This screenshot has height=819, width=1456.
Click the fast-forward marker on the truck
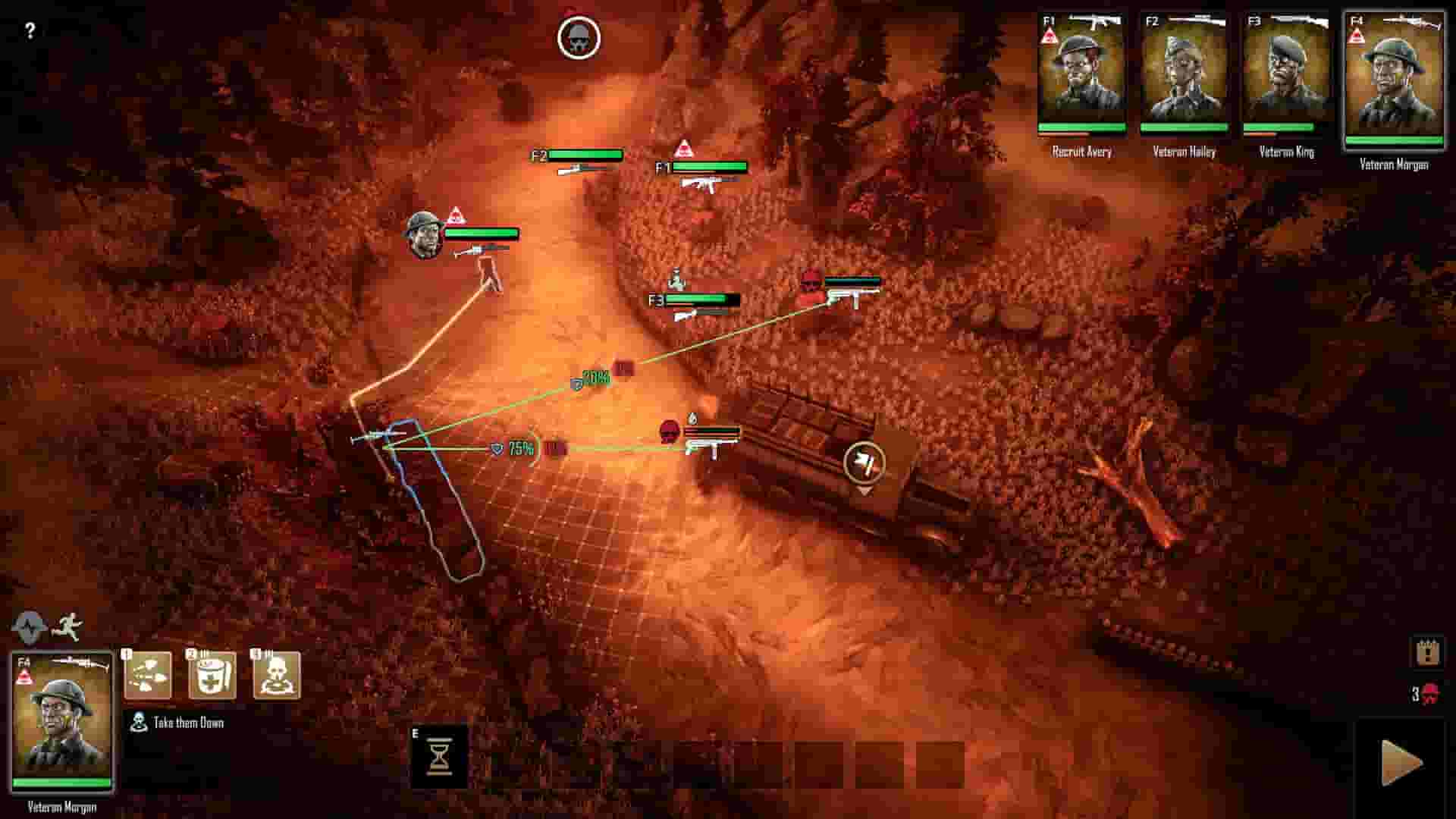tap(864, 463)
